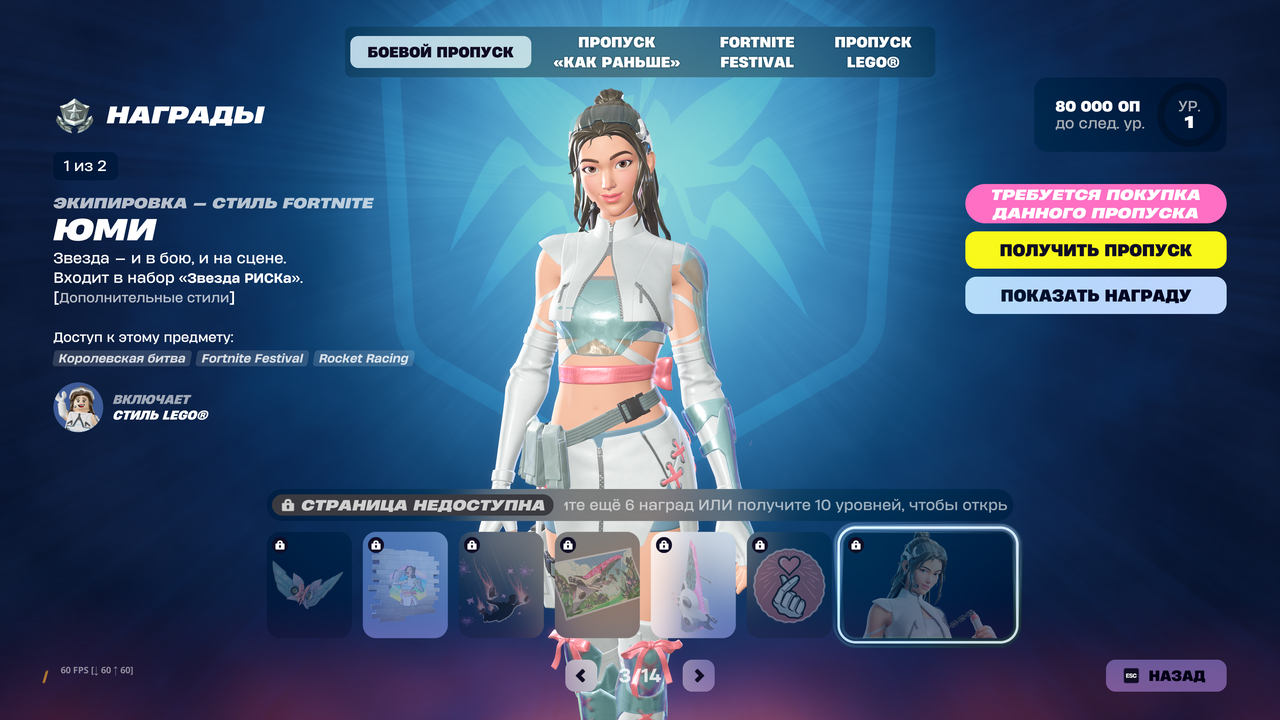The image size is (1280, 720).
Task: Click the yellow Получить пропуск button
Action: (x=1095, y=250)
